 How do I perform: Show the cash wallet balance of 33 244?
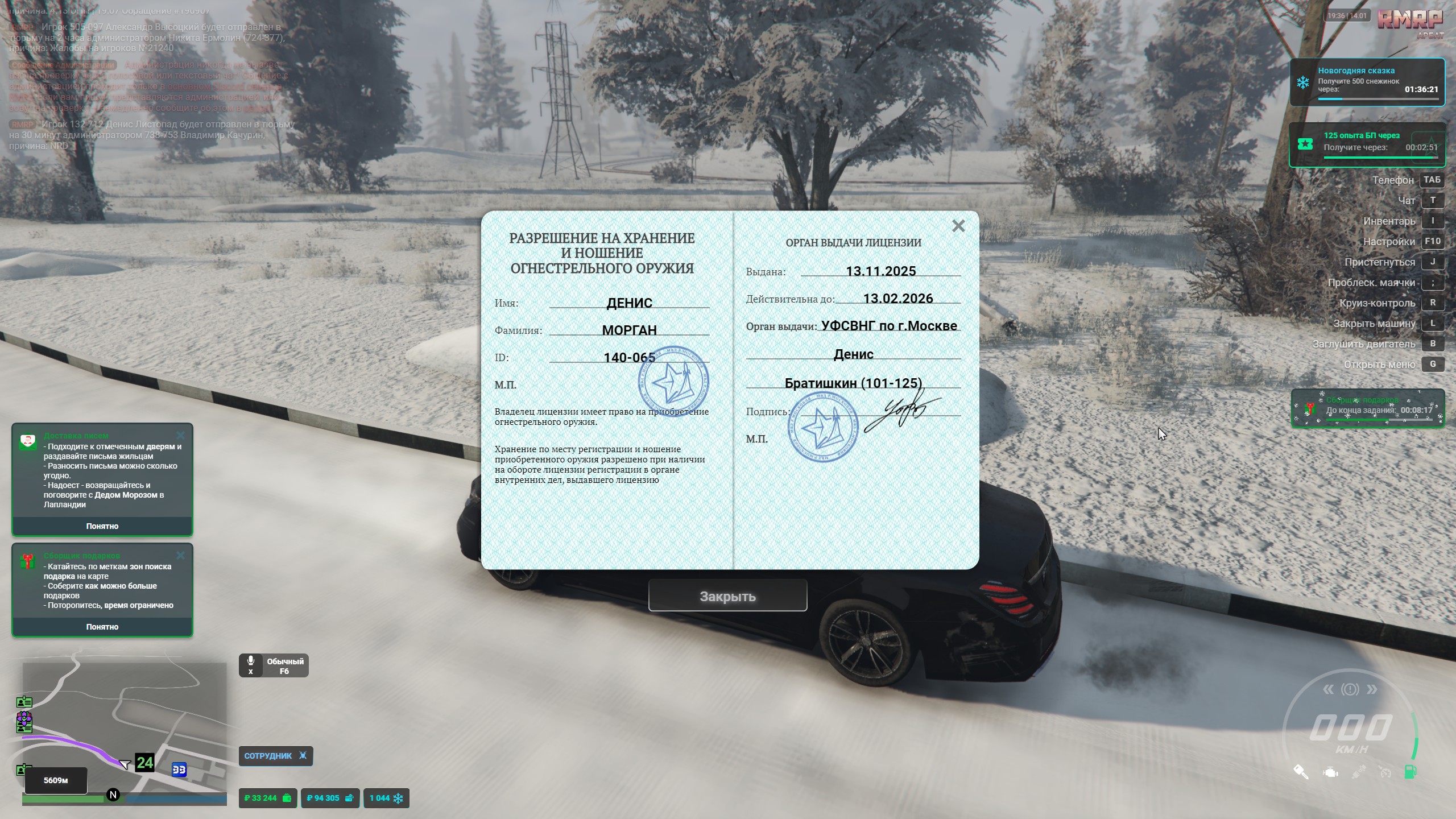[267, 798]
